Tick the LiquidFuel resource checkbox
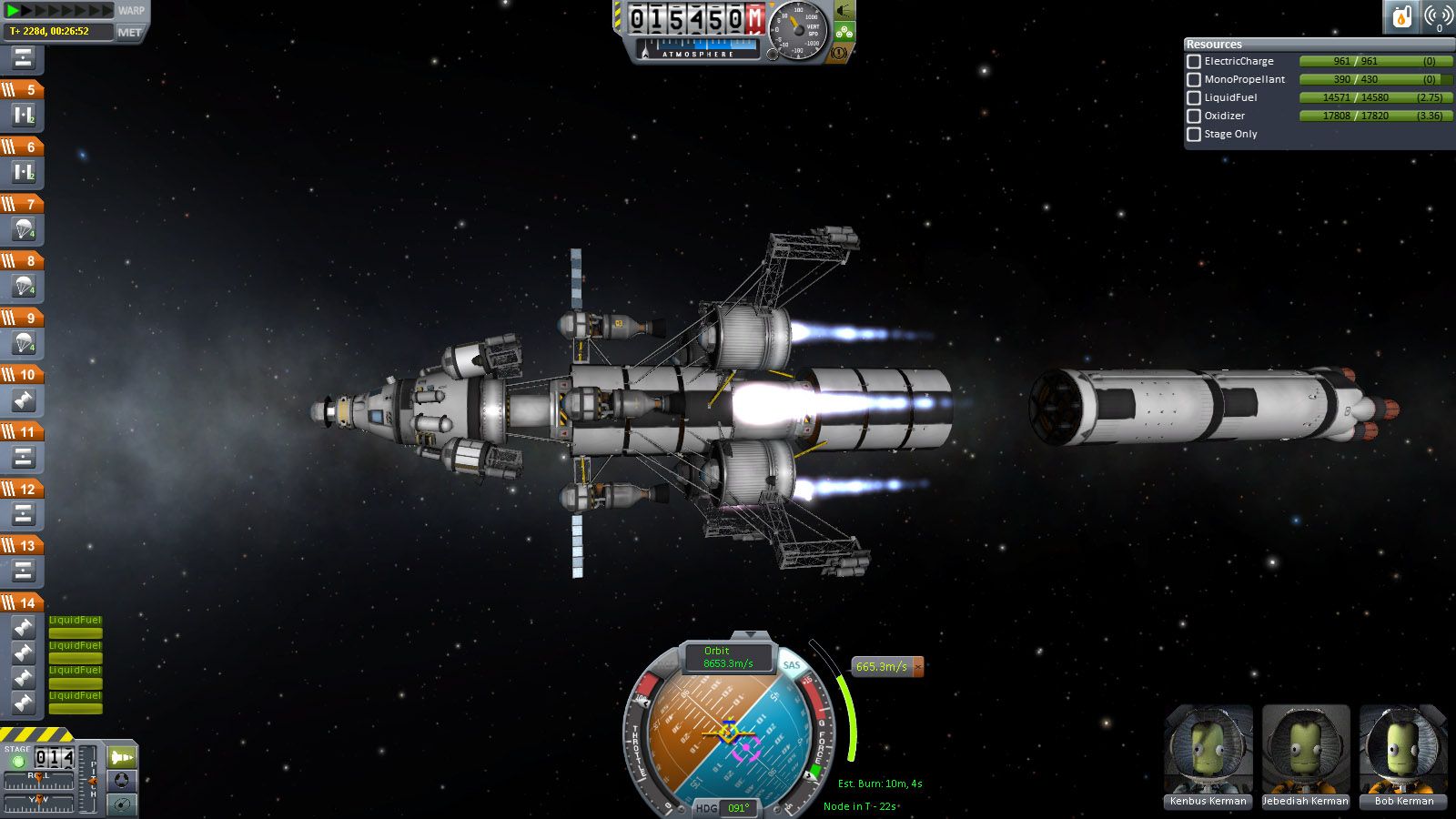1456x819 pixels. [1194, 97]
